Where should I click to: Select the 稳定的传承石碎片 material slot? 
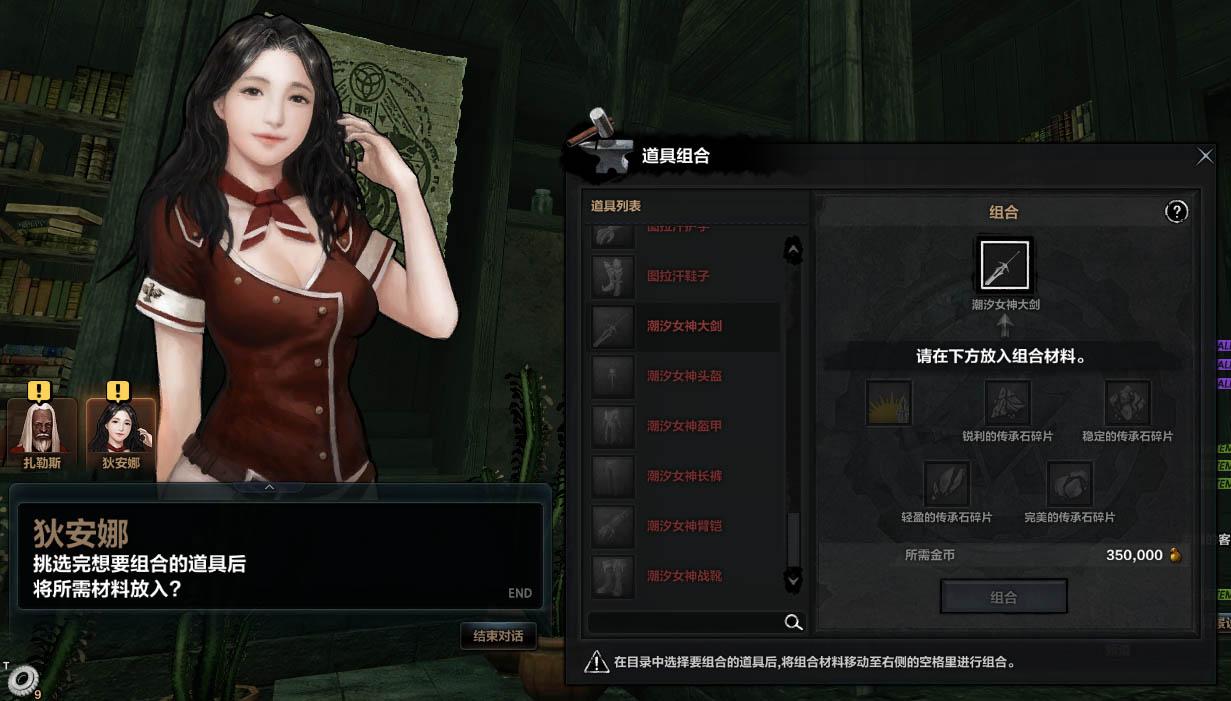click(x=1127, y=403)
